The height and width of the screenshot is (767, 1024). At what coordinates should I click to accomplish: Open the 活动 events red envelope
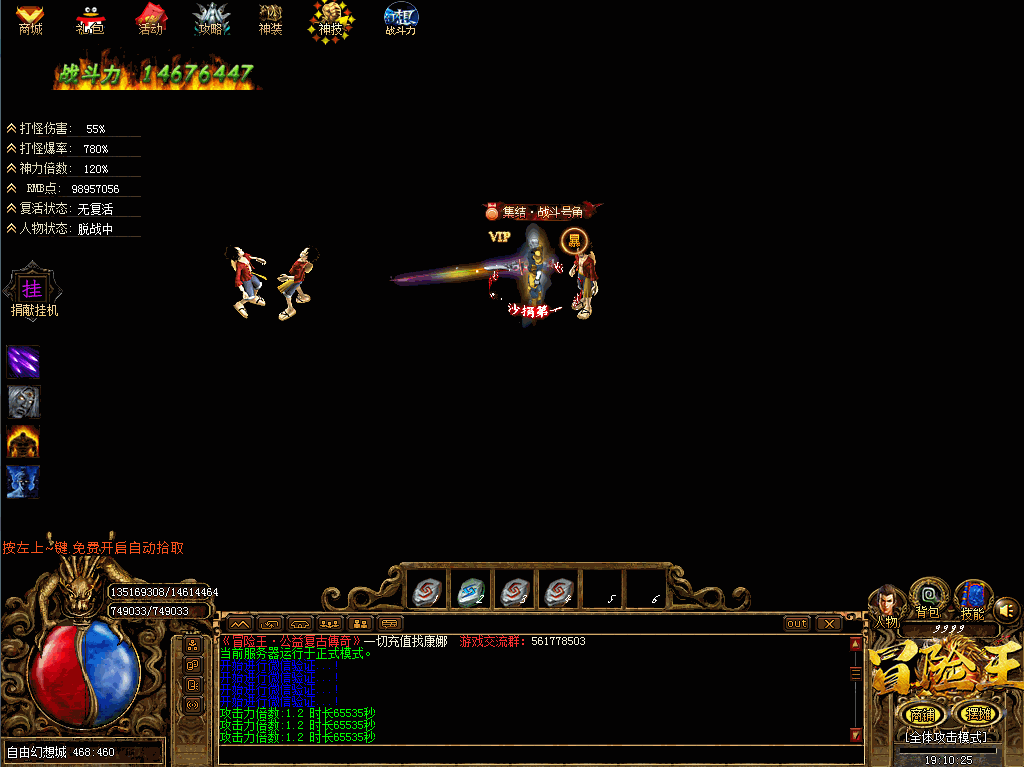150,17
